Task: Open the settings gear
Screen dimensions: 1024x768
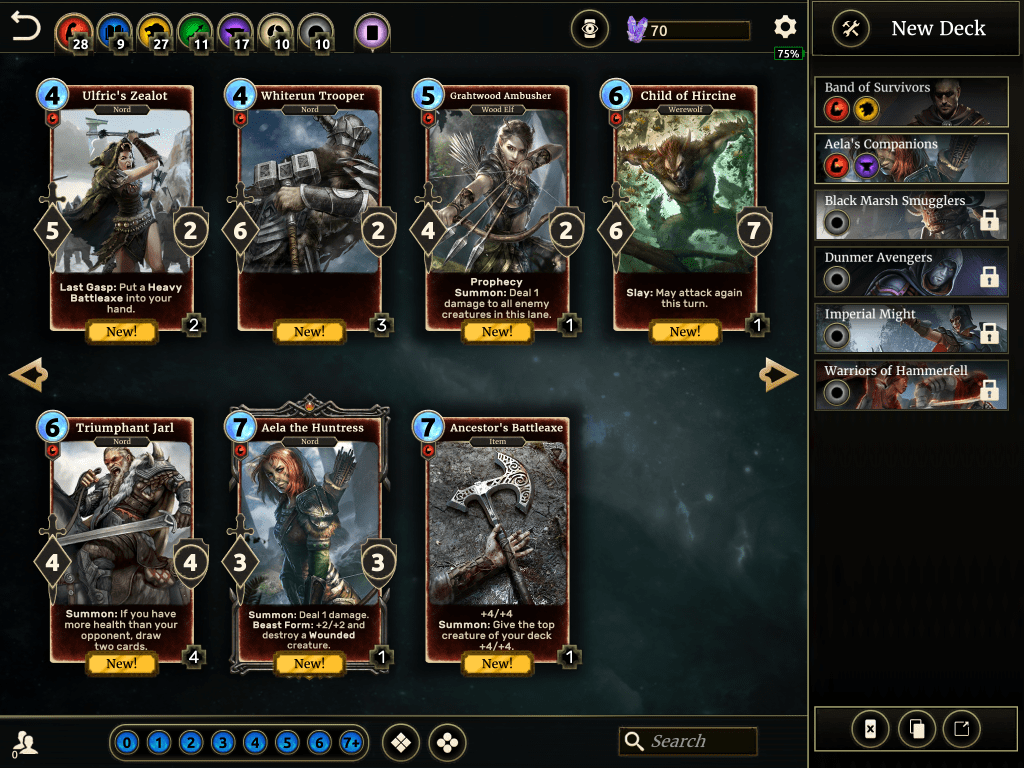Action: [785, 28]
